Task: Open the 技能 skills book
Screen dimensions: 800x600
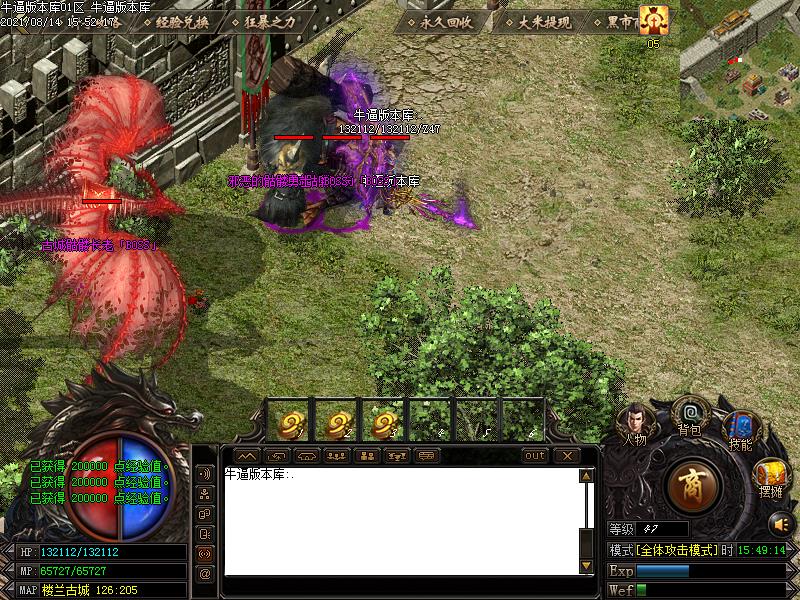Action: tap(739, 430)
